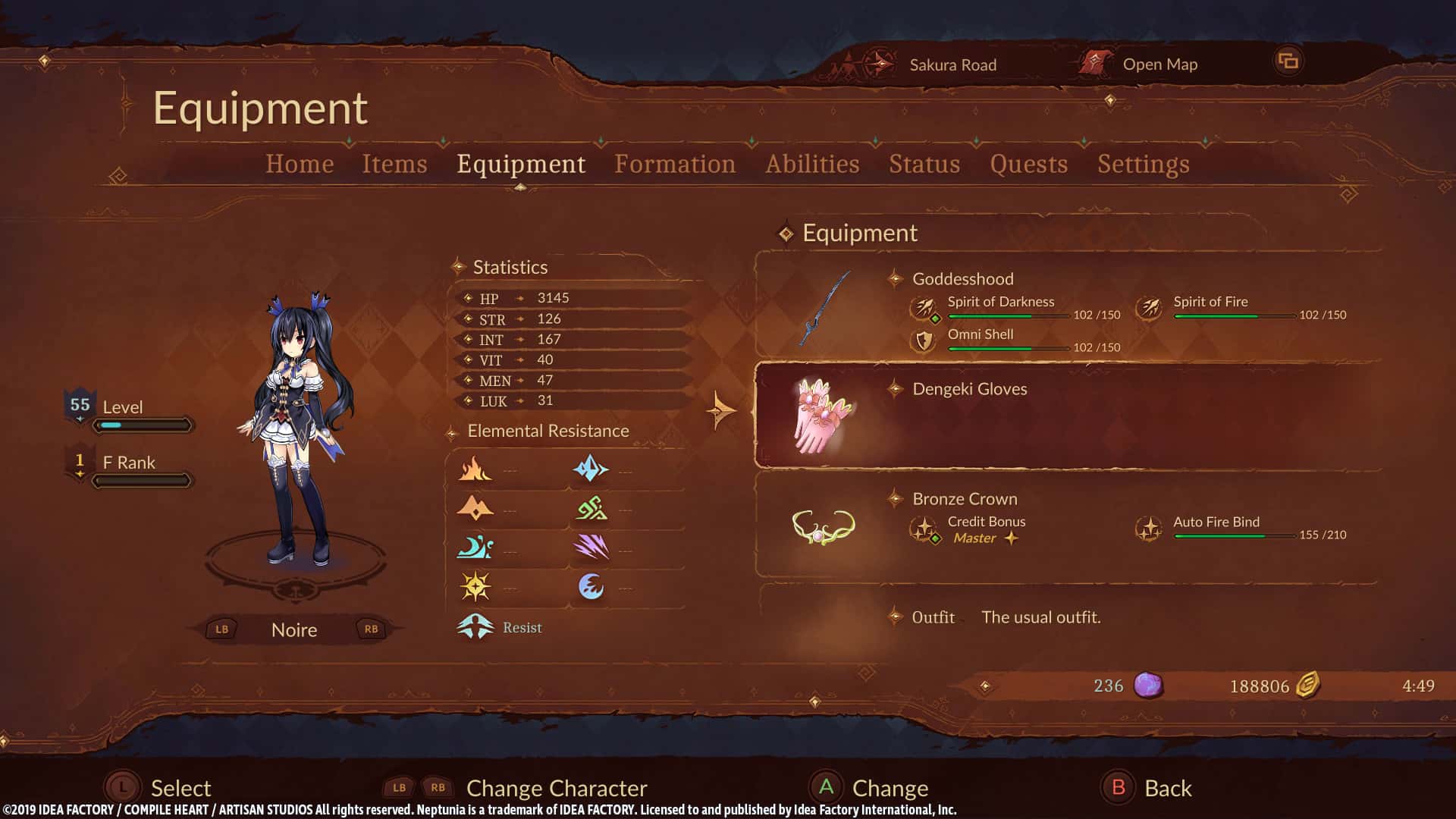This screenshot has height=819, width=1456.
Task: Go to the Formation tab
Action: (675, 164)
